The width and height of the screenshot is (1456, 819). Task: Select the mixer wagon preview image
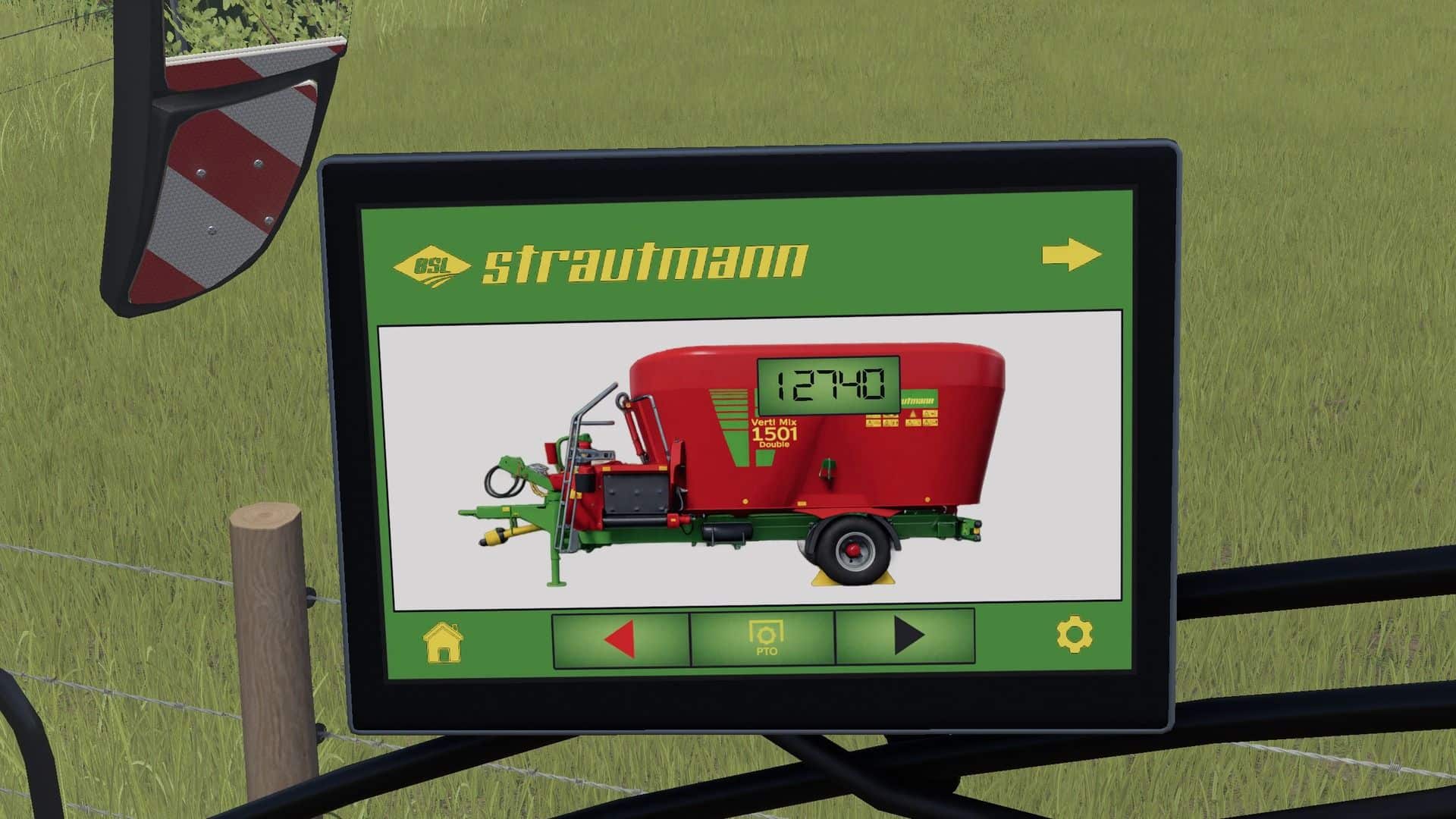(751, 463)
